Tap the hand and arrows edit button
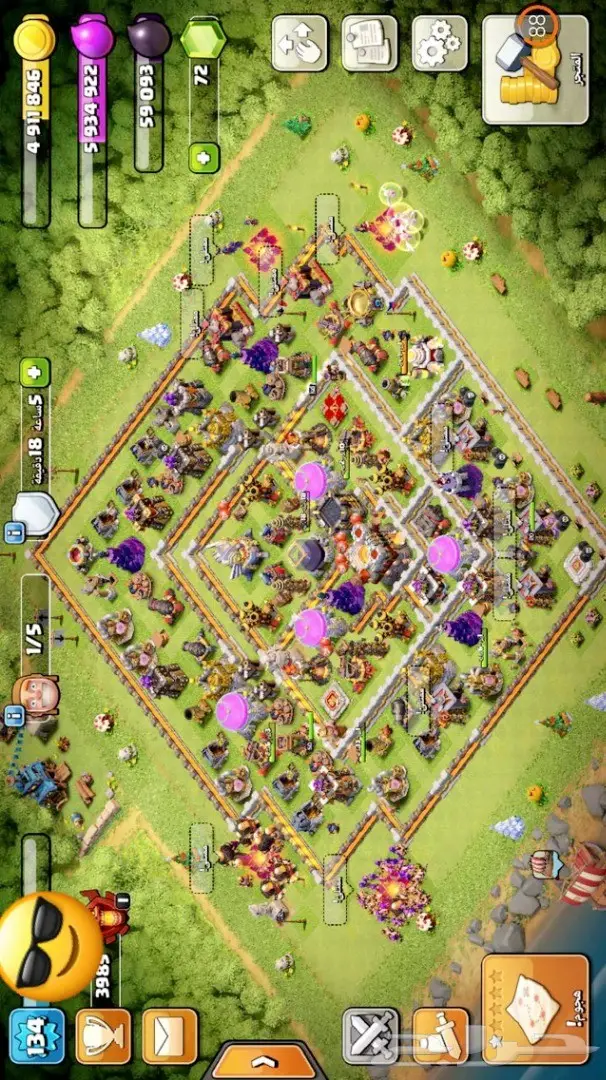 pos(299,43)
